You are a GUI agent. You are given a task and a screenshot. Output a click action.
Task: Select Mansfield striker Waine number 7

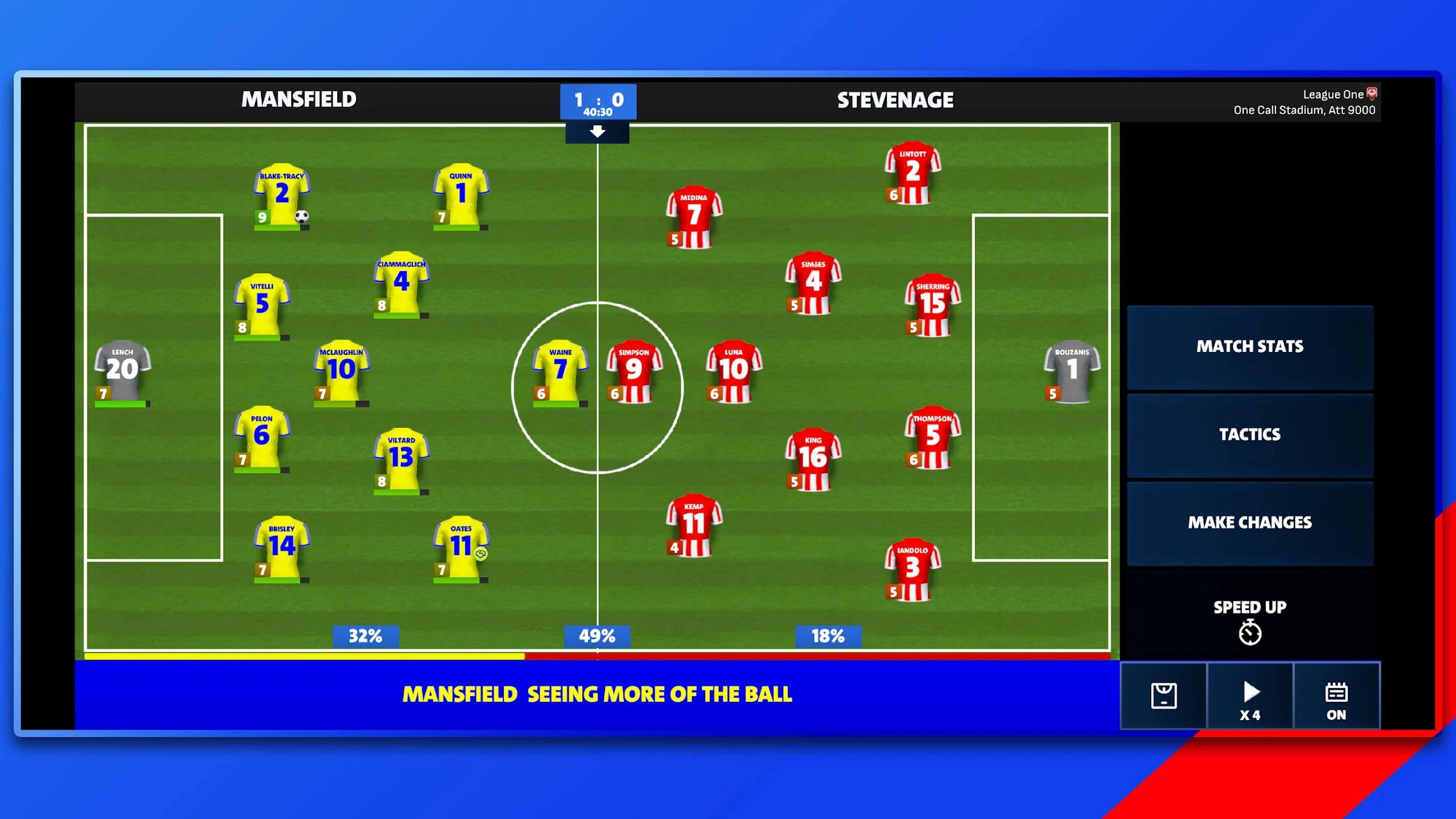tap(560, 371)
